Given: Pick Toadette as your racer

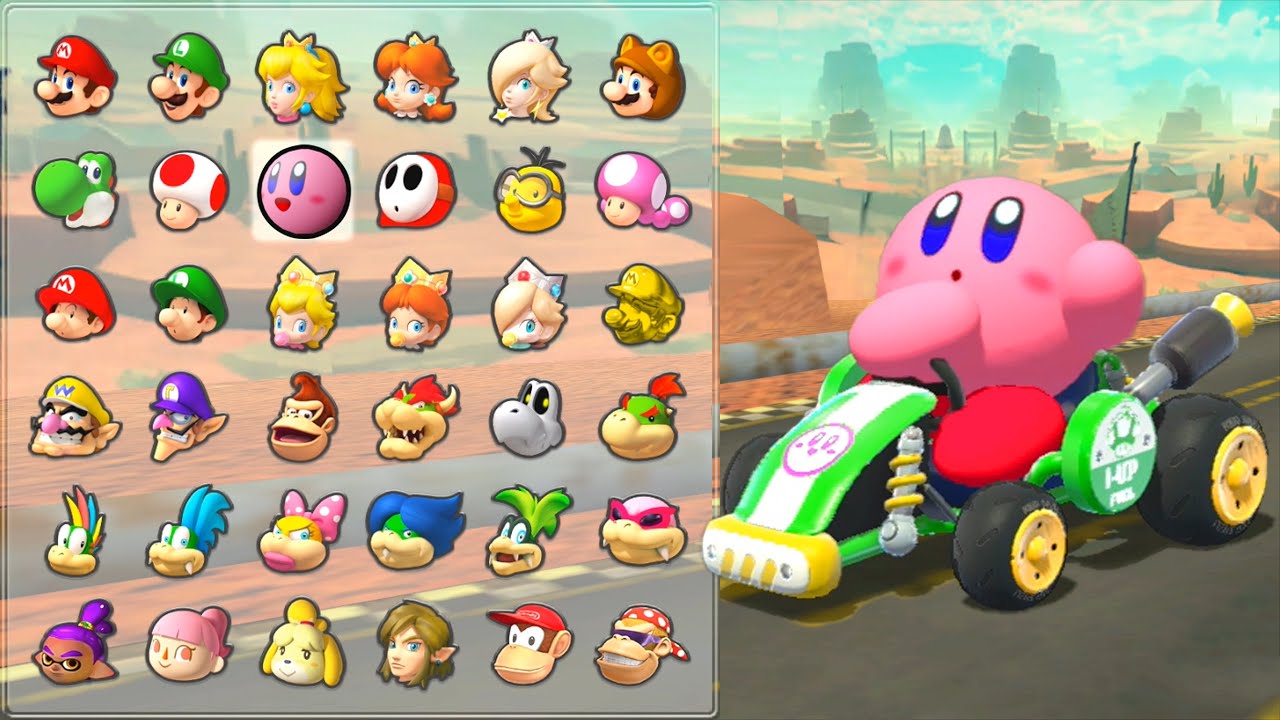Looking at the screenshot, I should coord(645,190).
